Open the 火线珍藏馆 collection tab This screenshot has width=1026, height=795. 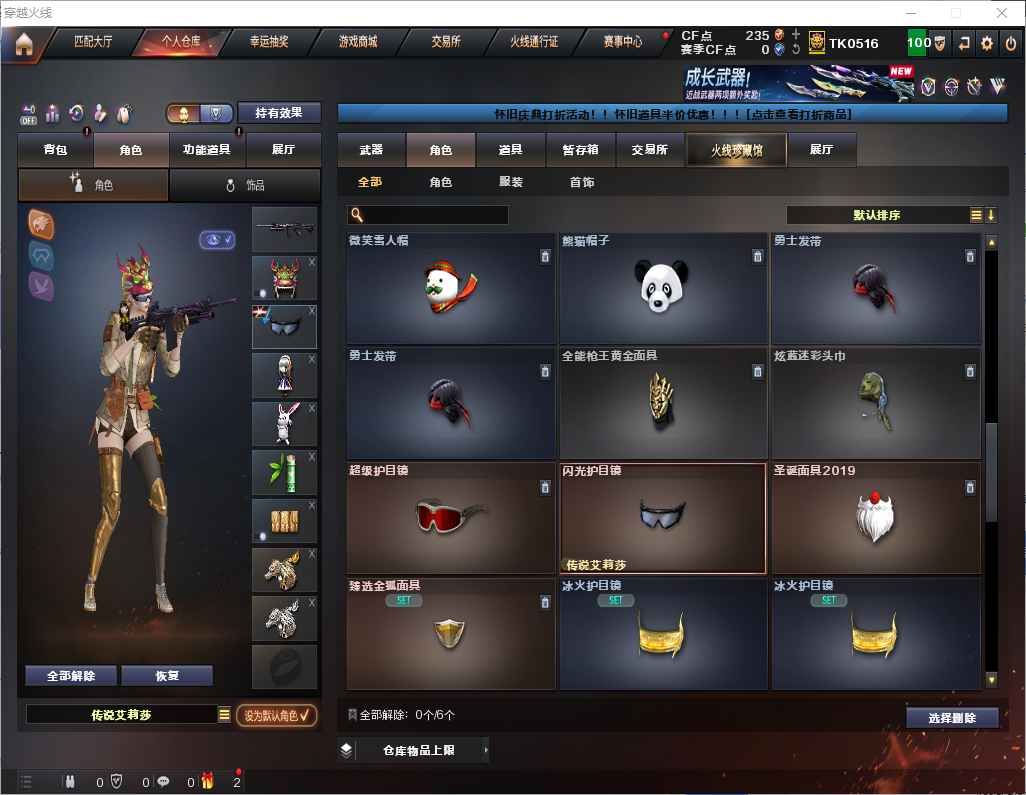(735, 150)
